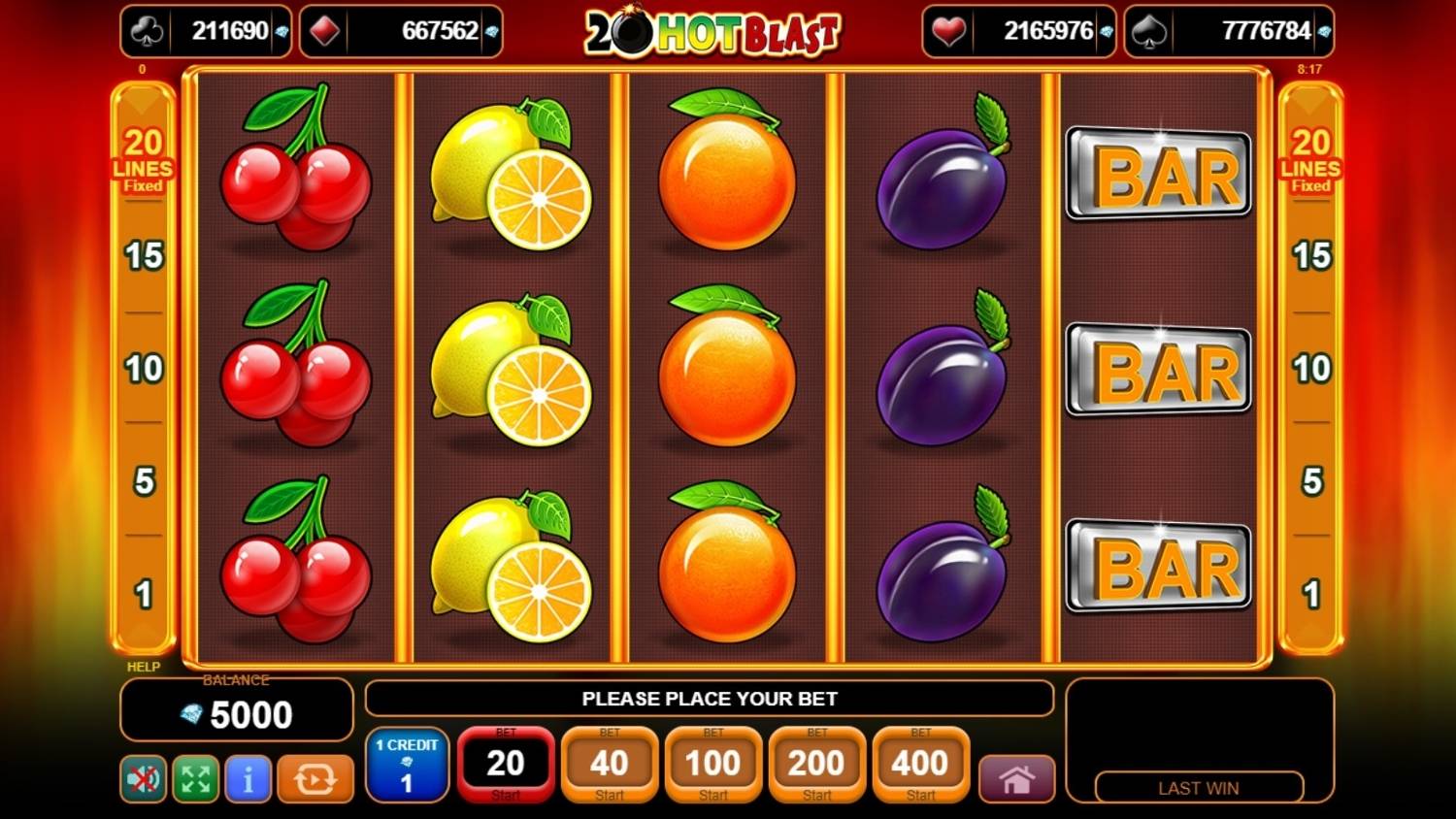Click the spades jackpot icon top right
Screen dimensions: 1456x819
click(1150, 30)
